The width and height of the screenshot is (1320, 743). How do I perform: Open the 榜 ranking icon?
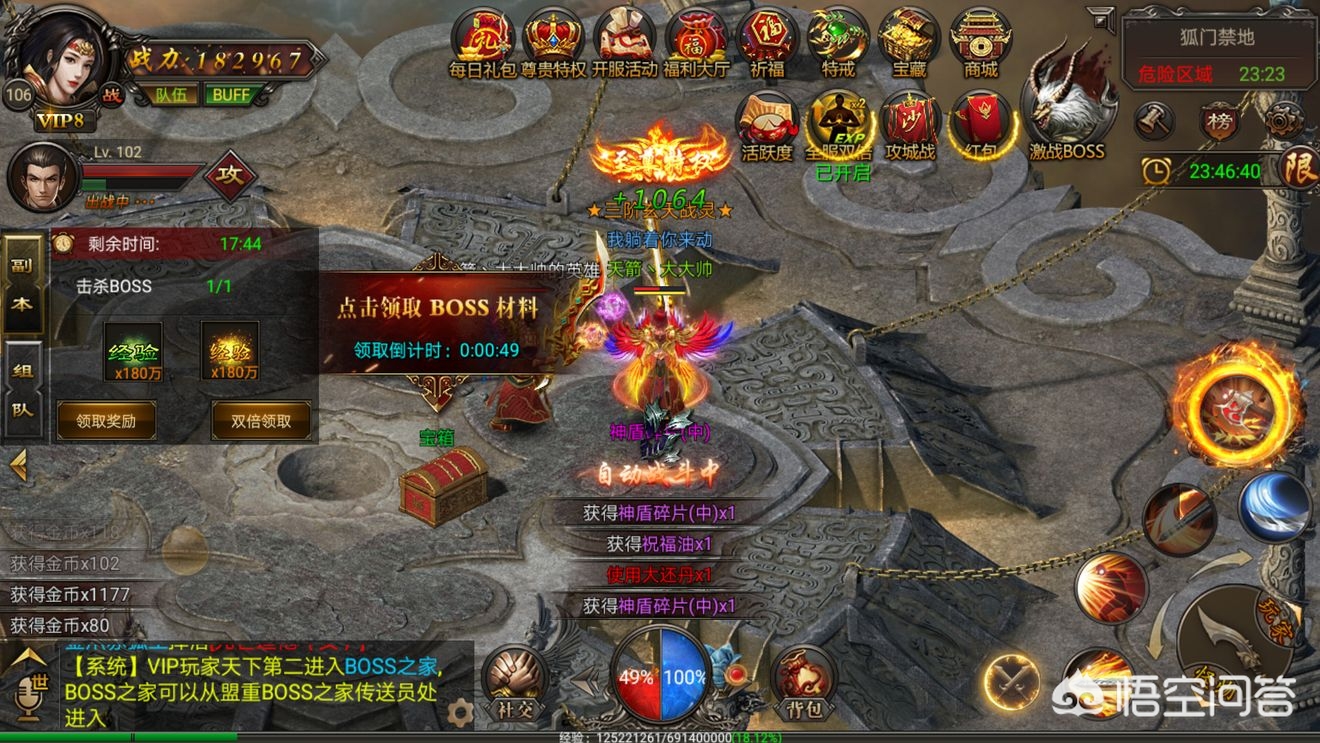1218,122
